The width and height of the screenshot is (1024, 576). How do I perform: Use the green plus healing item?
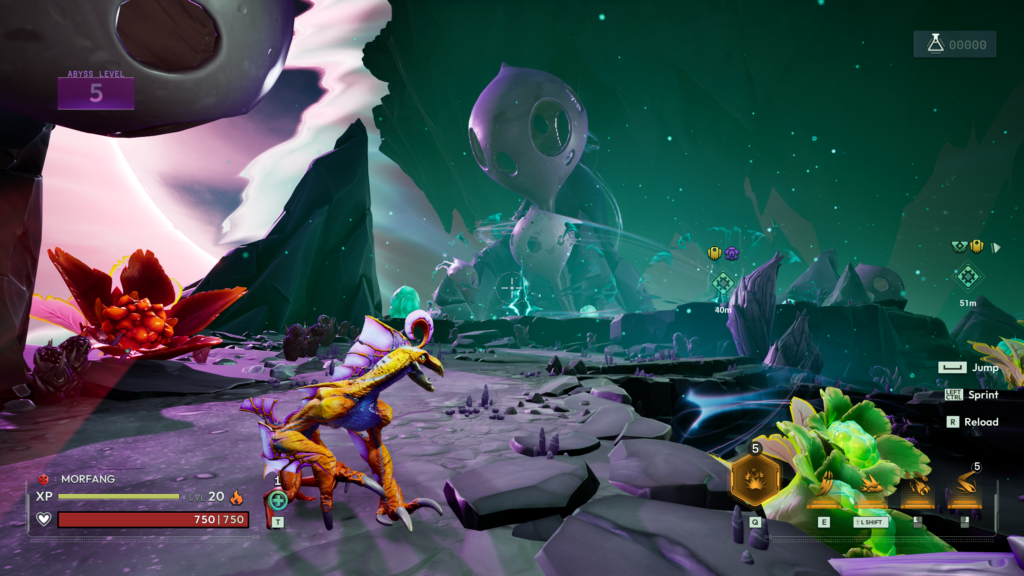[x=278, y=500]
